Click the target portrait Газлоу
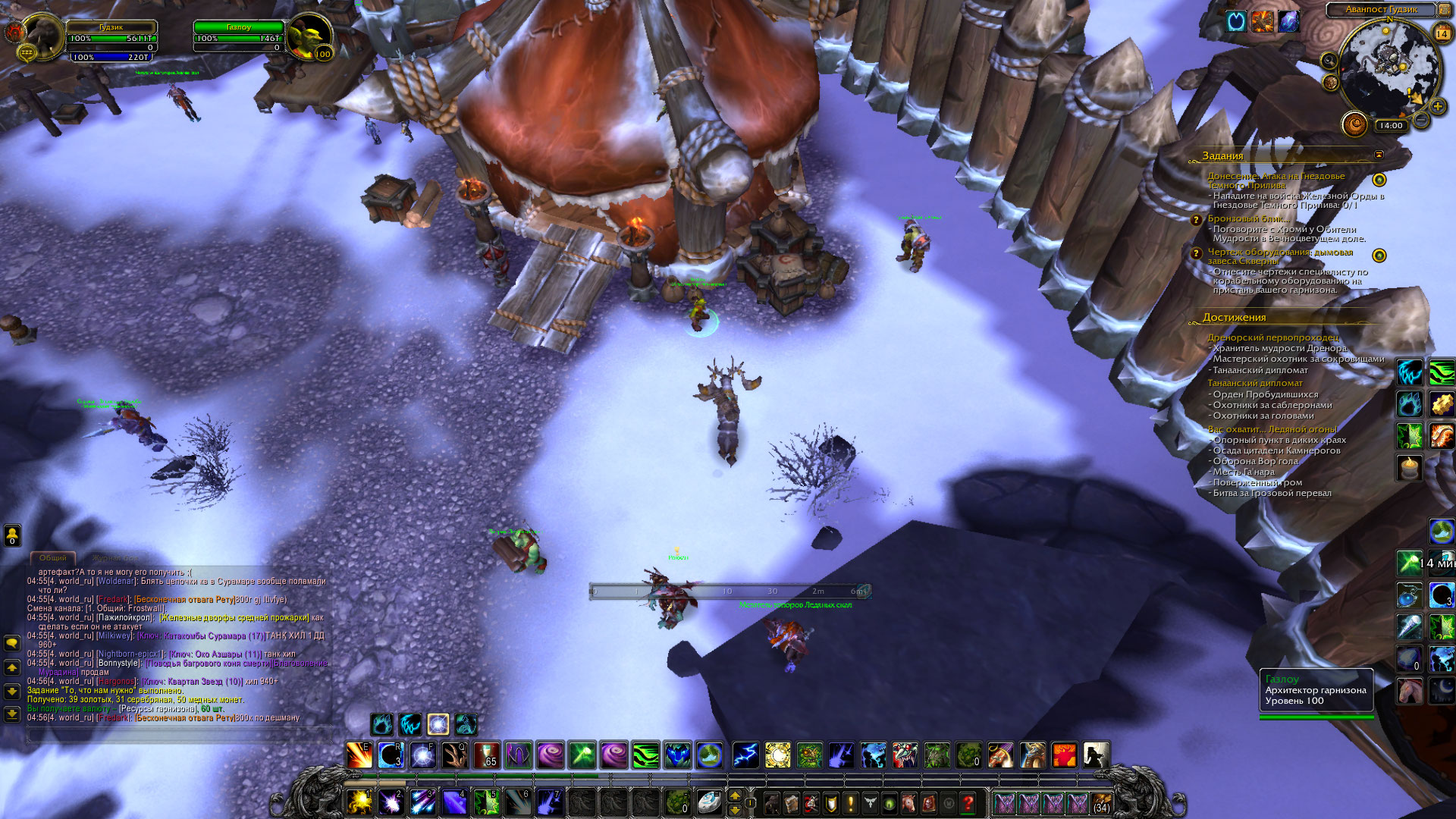The width and height of the screenshot is (1456, 819). [x=309, y=36]
